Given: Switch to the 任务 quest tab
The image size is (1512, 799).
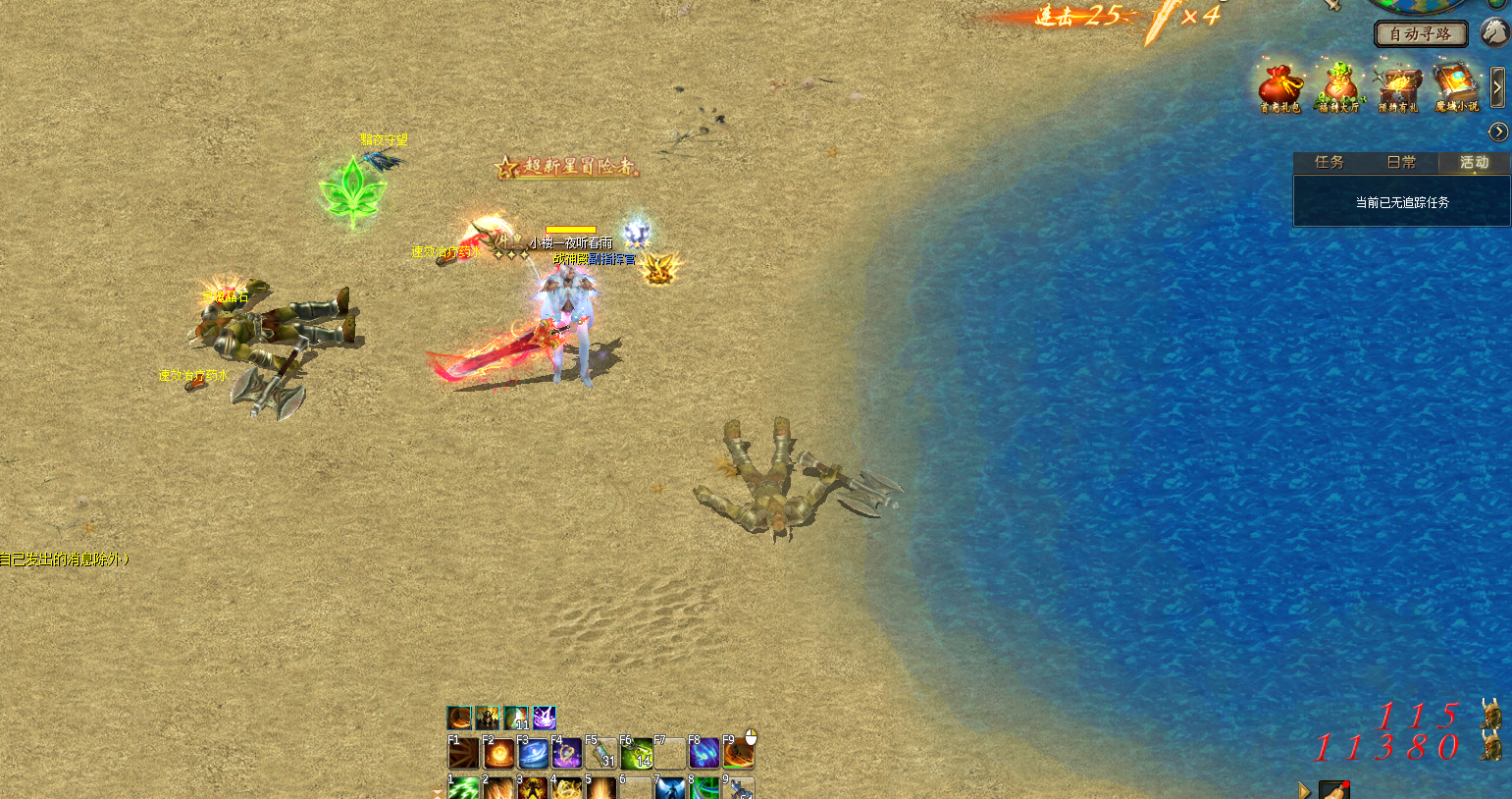Looking at the screenshot, I should (x=1329, y=163).
